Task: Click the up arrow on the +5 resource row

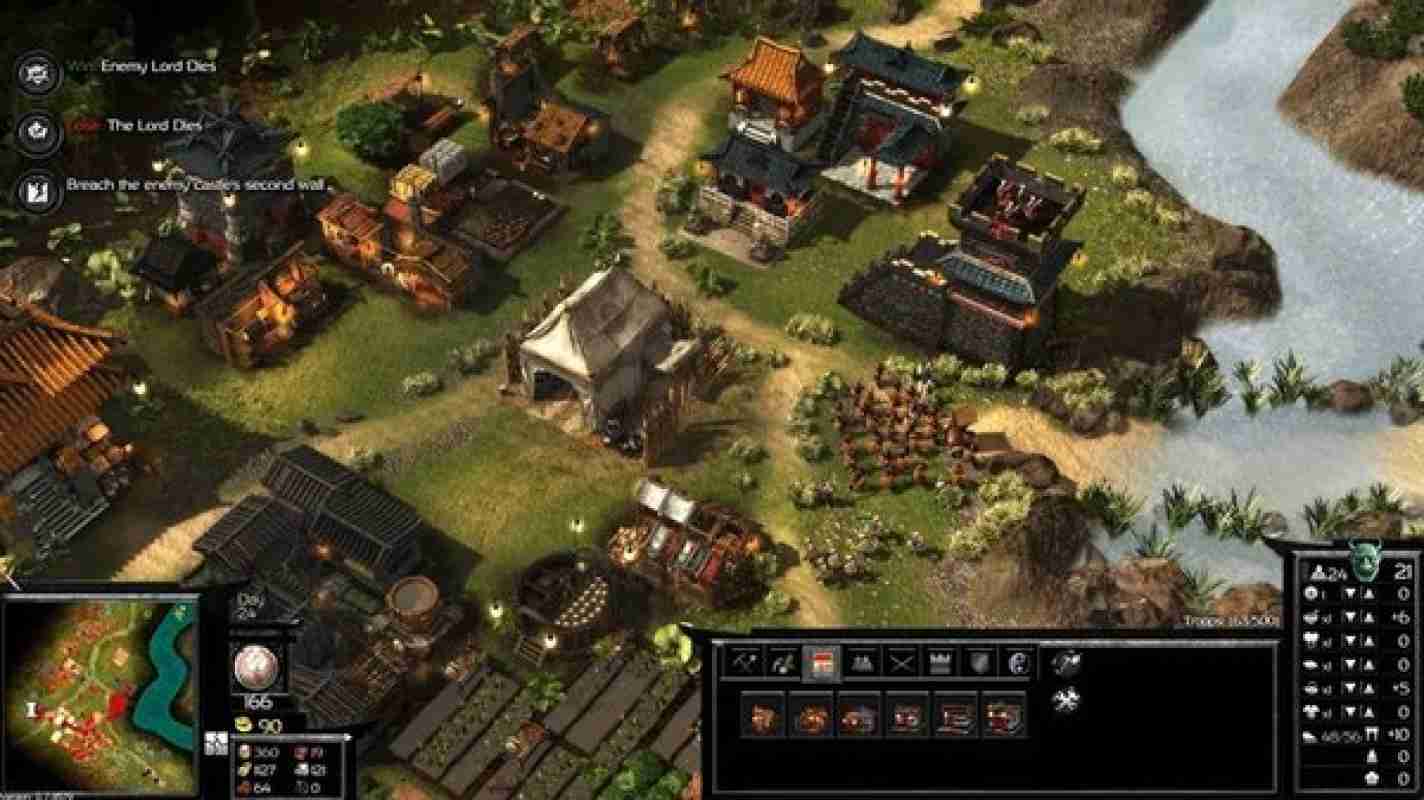Action: click(1366, 688)
